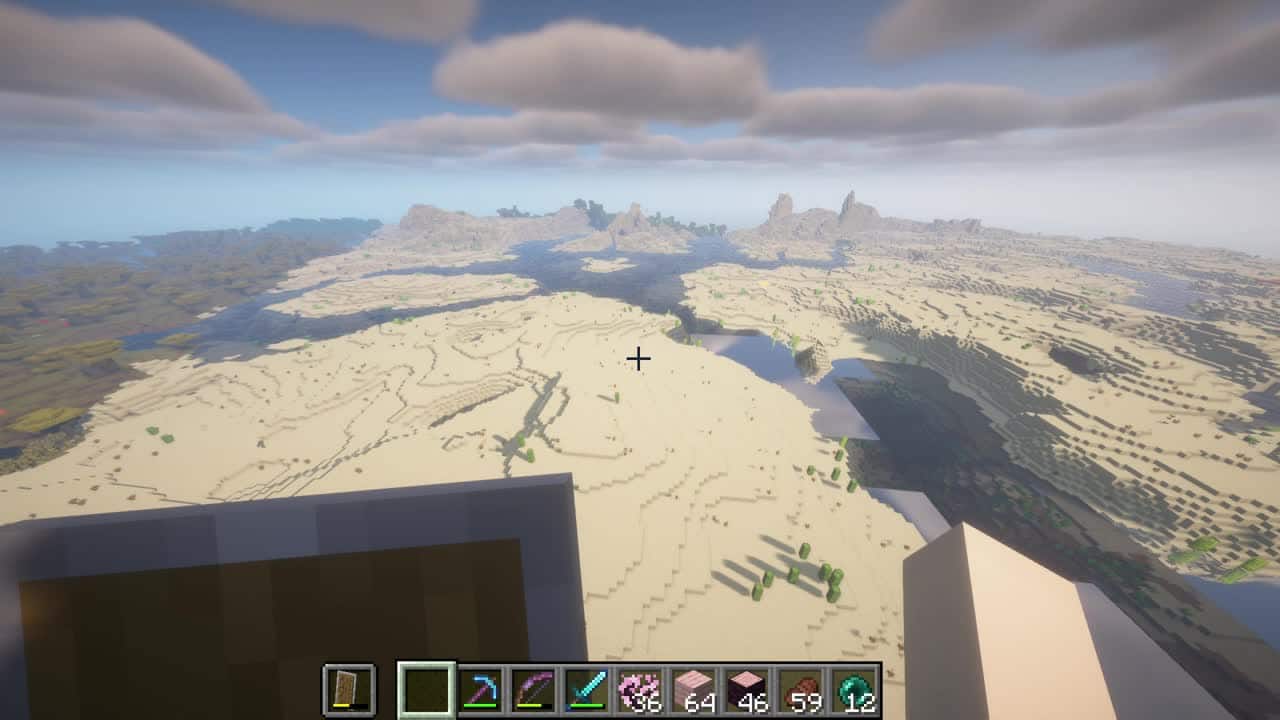Select the diamond pickaxe hotbar slot

tap(479, 689)
